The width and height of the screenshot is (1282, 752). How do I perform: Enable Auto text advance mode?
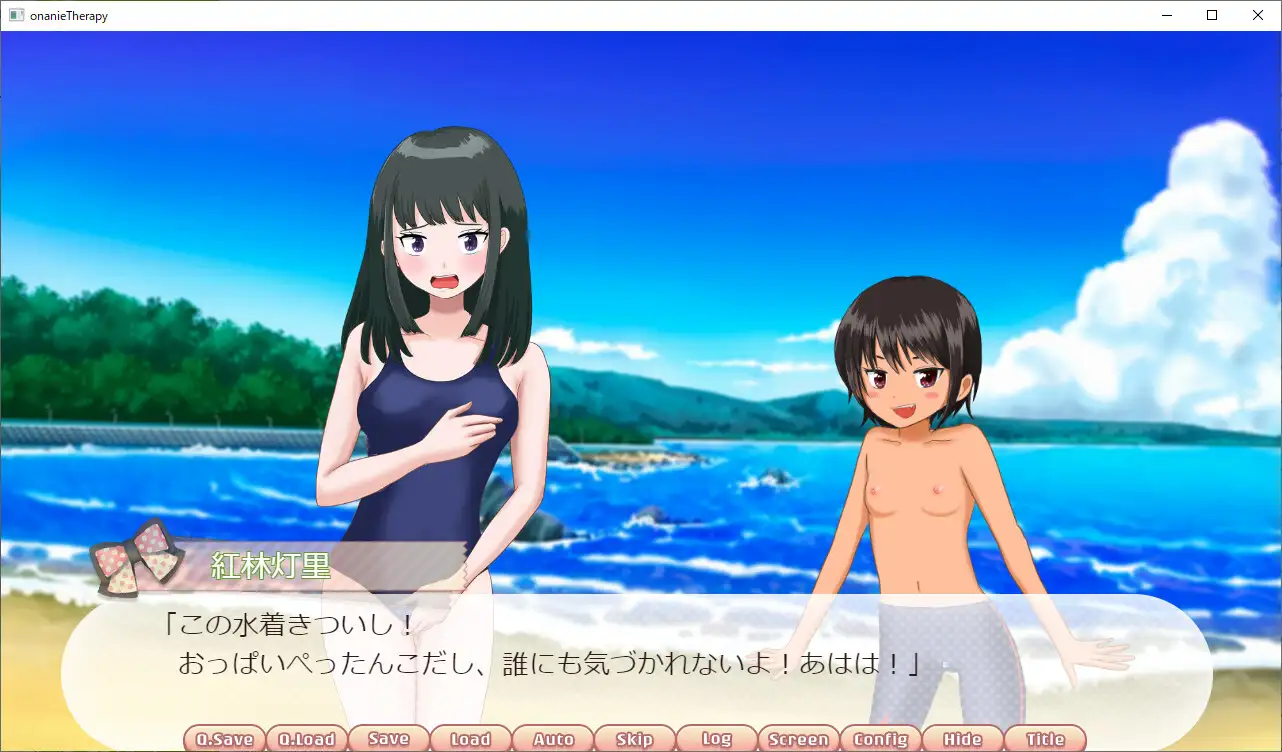(552, 739)
